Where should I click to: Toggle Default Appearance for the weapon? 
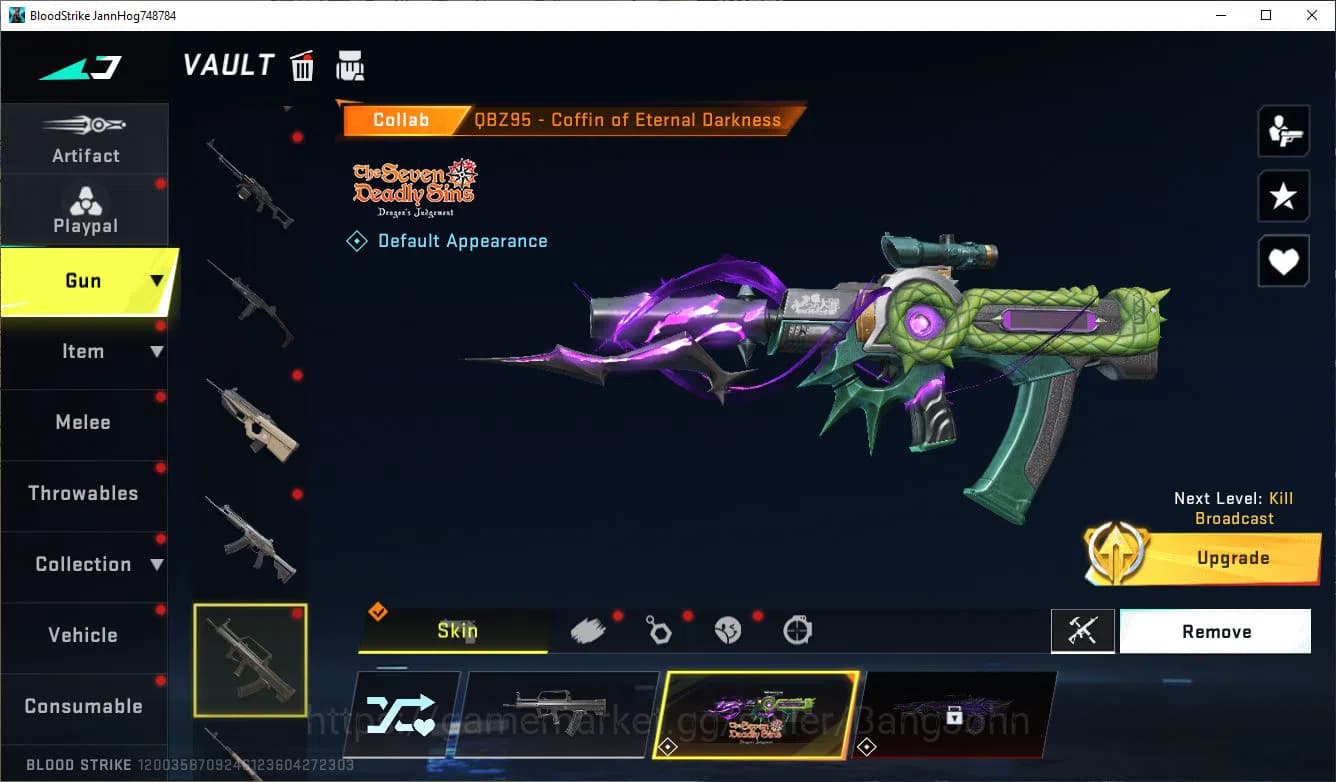[447, 240]
